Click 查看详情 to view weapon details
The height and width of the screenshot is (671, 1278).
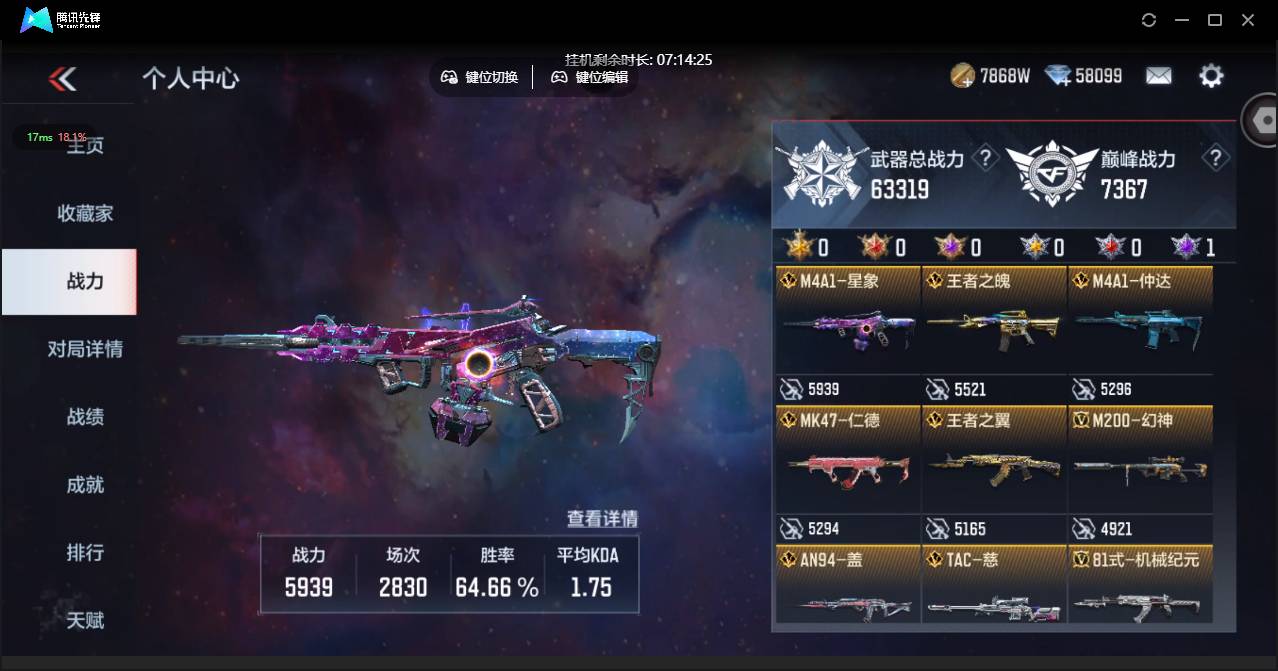click(x=602, y=518)
